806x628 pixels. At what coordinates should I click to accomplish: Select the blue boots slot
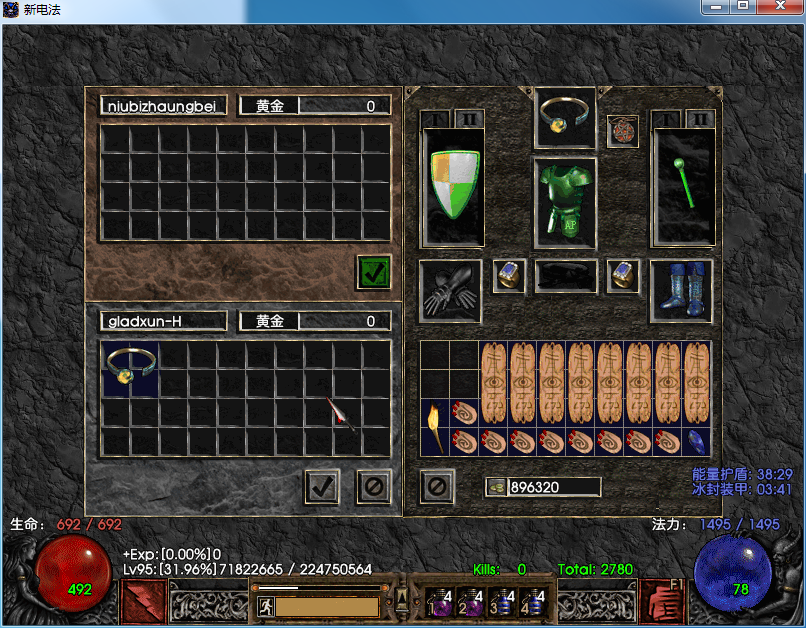click(681, 291)
